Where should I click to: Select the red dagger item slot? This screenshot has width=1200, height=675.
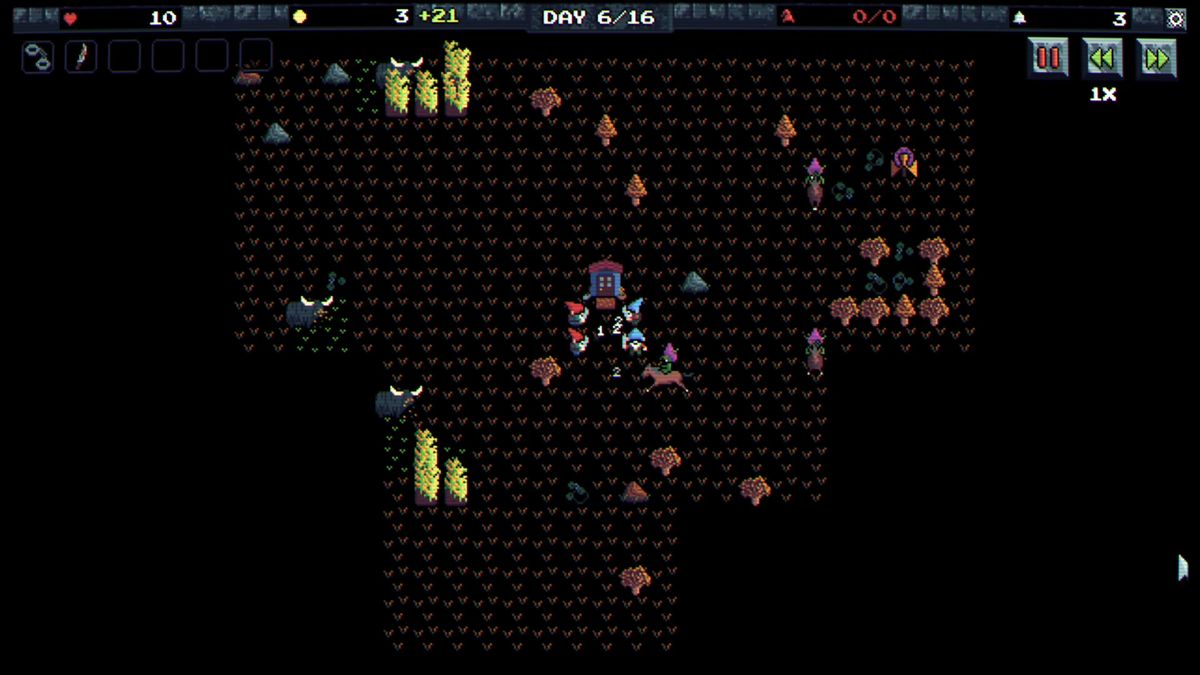(x=81, y=56)
